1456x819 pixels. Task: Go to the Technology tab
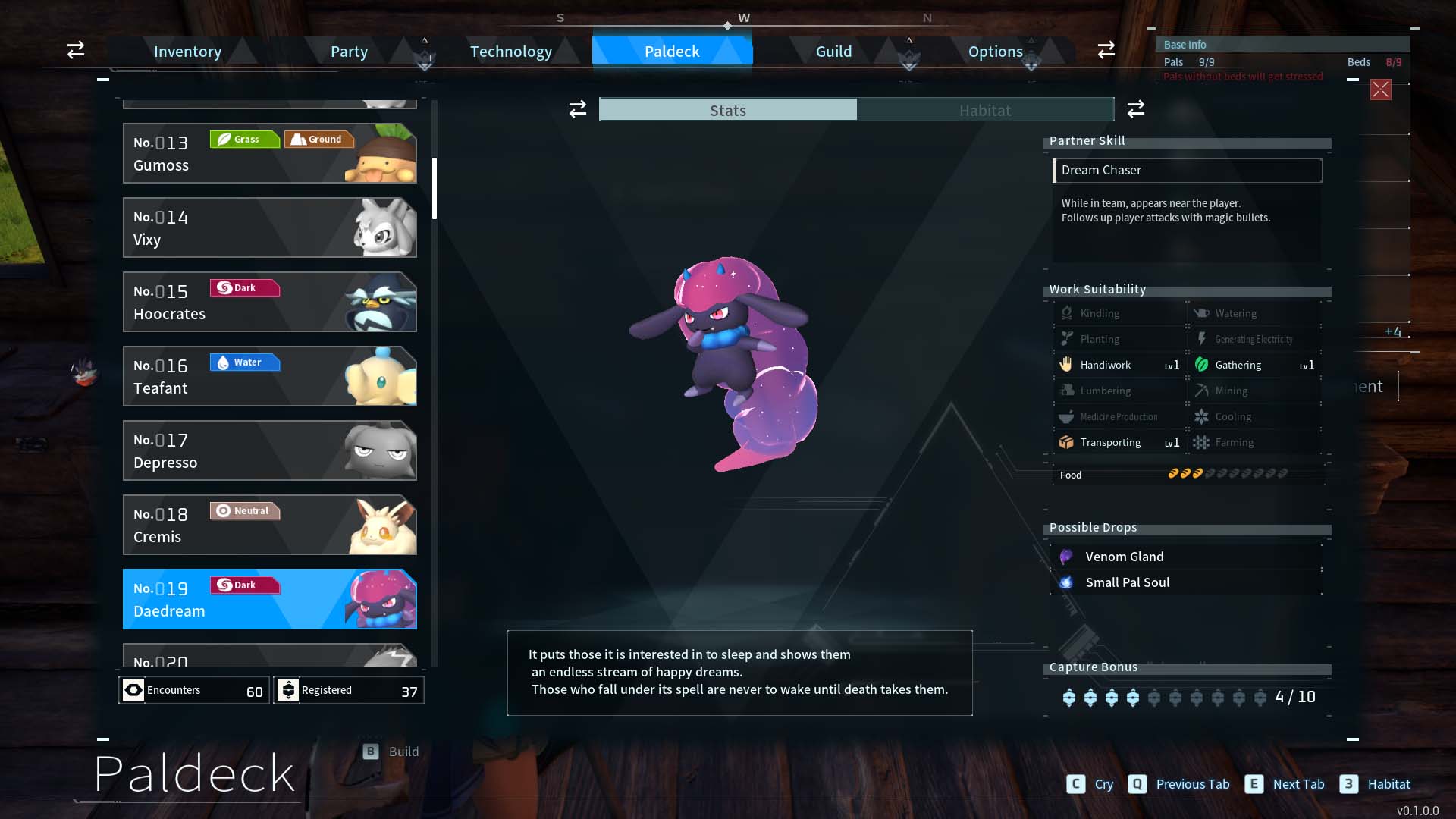click(x=511, y=52)
